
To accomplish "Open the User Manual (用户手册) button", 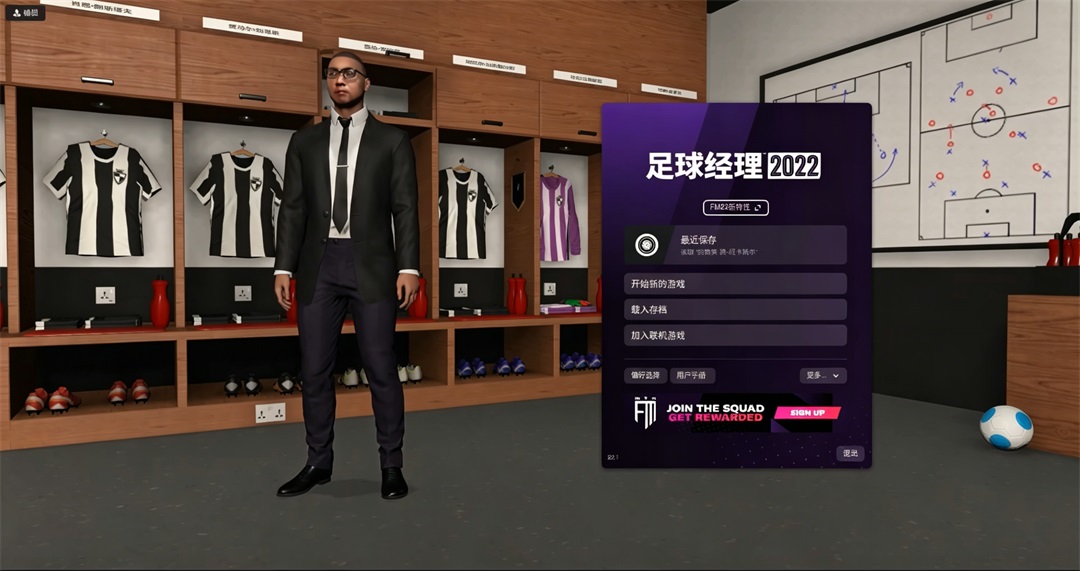I will coord(691,375).
